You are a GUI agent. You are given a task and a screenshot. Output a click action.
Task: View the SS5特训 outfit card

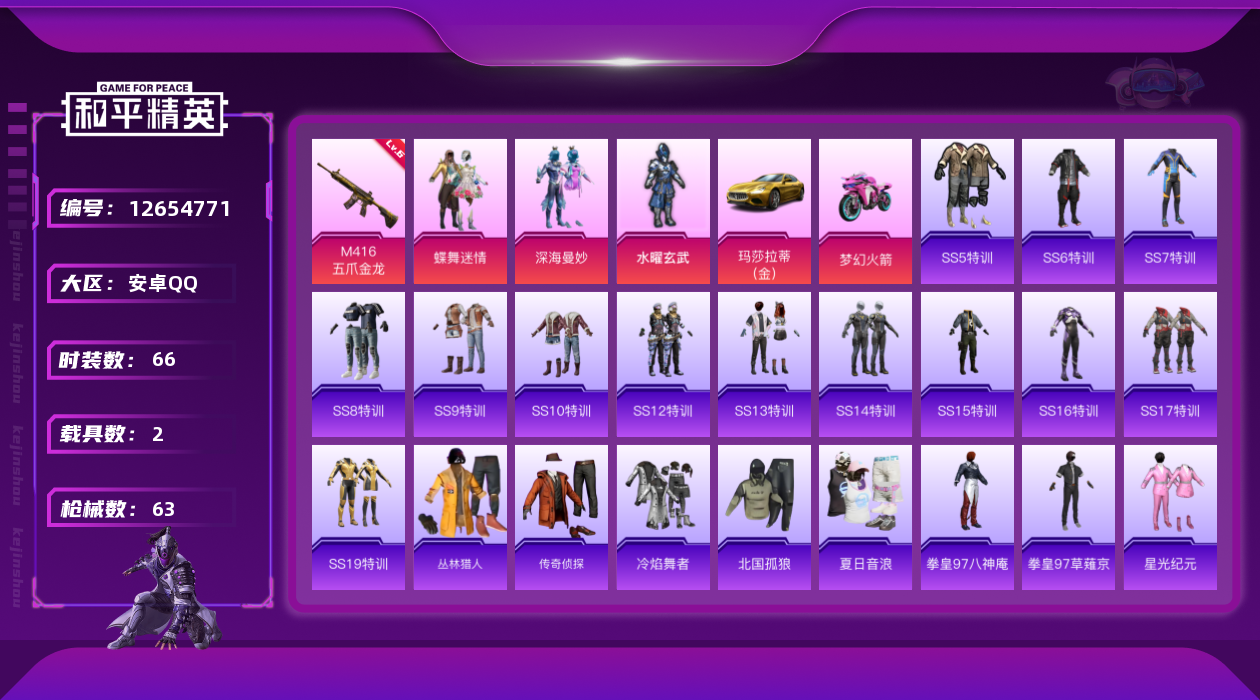coord(967,211)
